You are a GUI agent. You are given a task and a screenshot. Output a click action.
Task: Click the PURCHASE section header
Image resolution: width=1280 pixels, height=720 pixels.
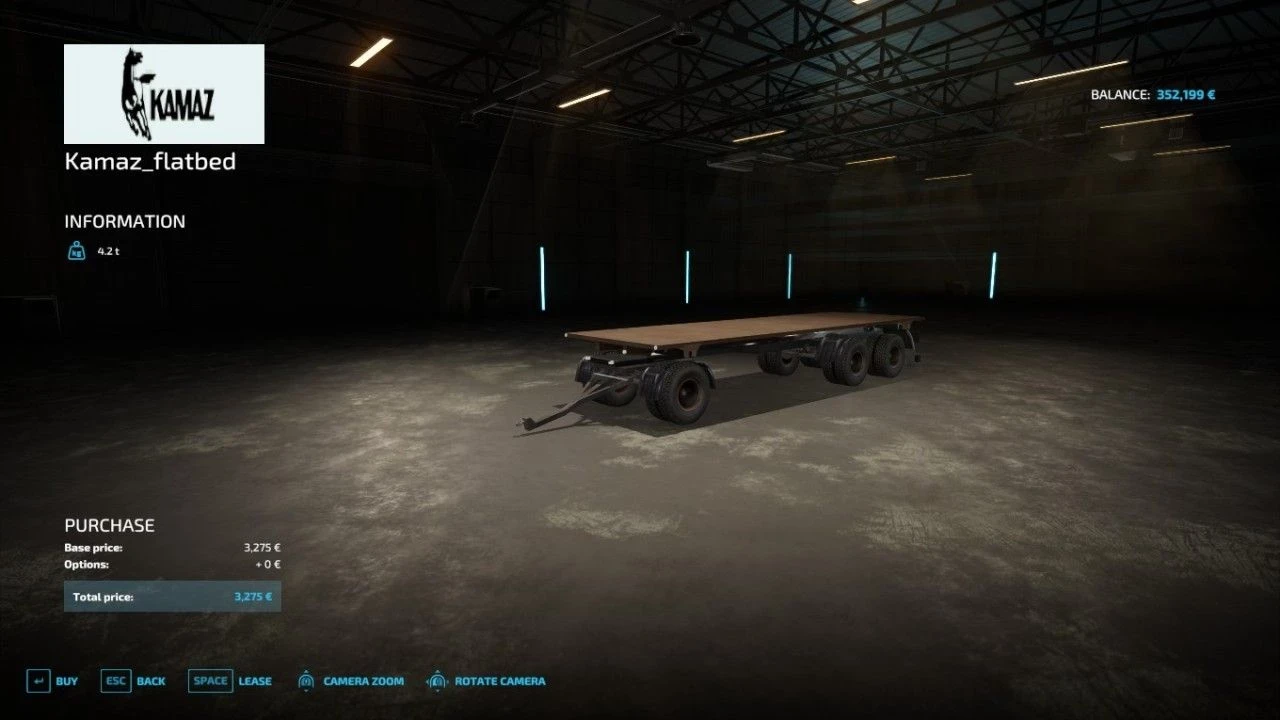point(109,524)
